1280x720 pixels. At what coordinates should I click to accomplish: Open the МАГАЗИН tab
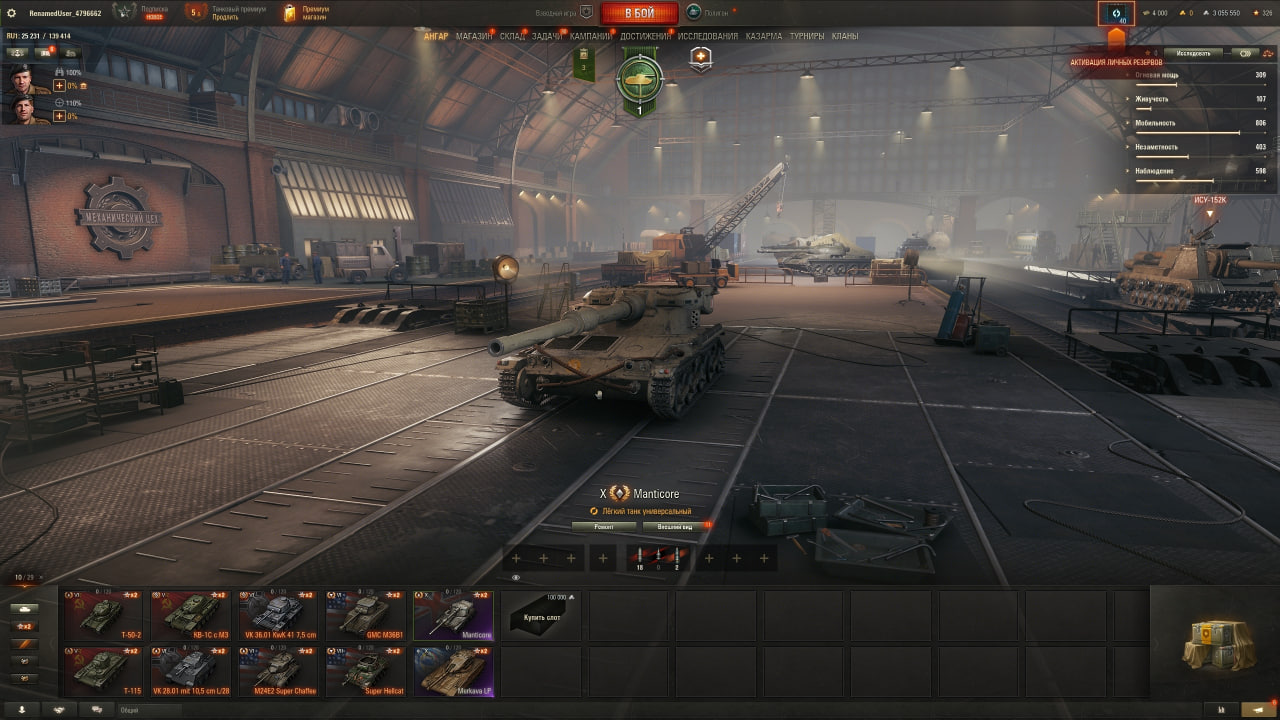pyautogui.click(x=474, y=36)
